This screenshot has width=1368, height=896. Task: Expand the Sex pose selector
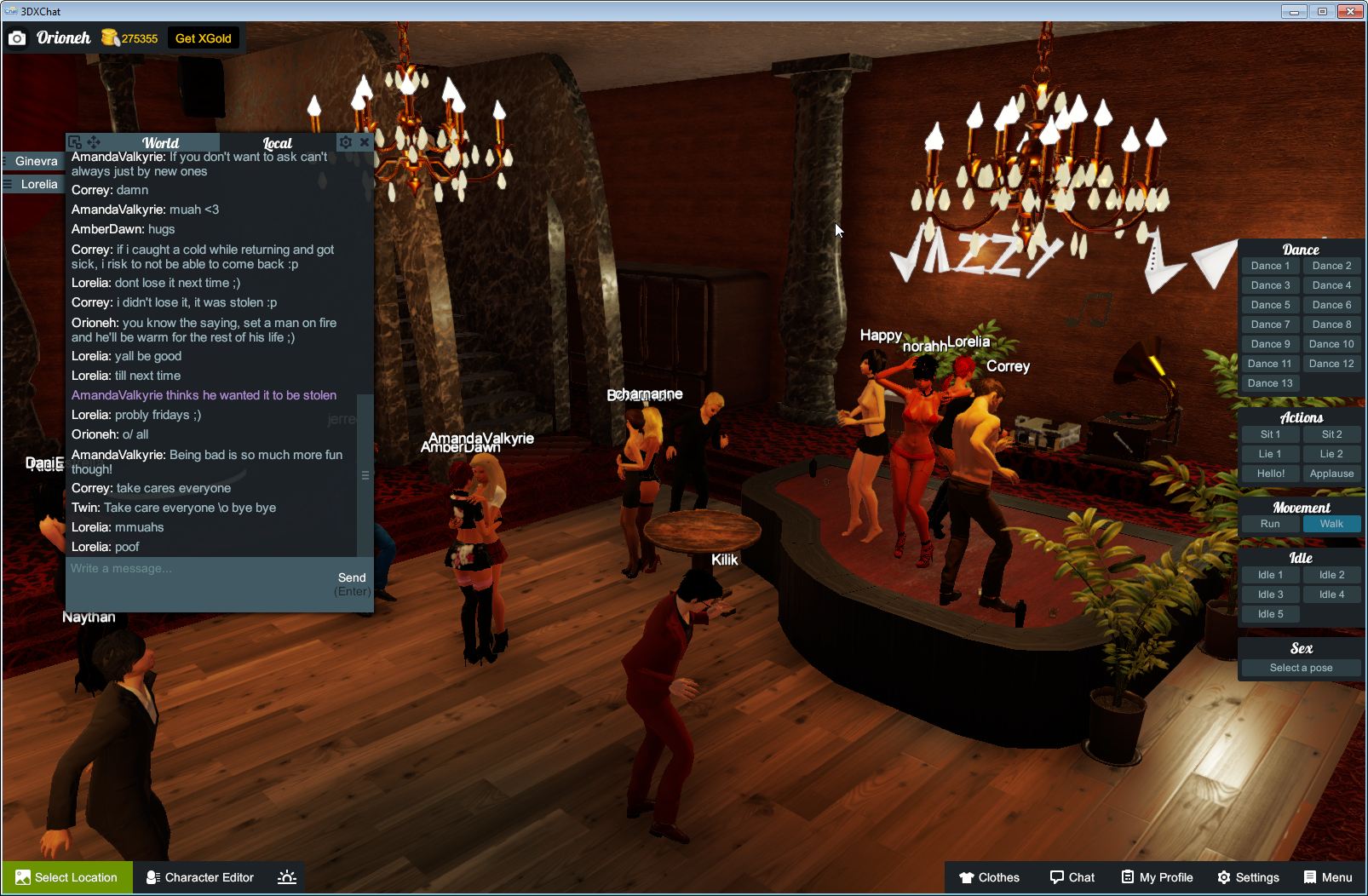[1301, 668]
